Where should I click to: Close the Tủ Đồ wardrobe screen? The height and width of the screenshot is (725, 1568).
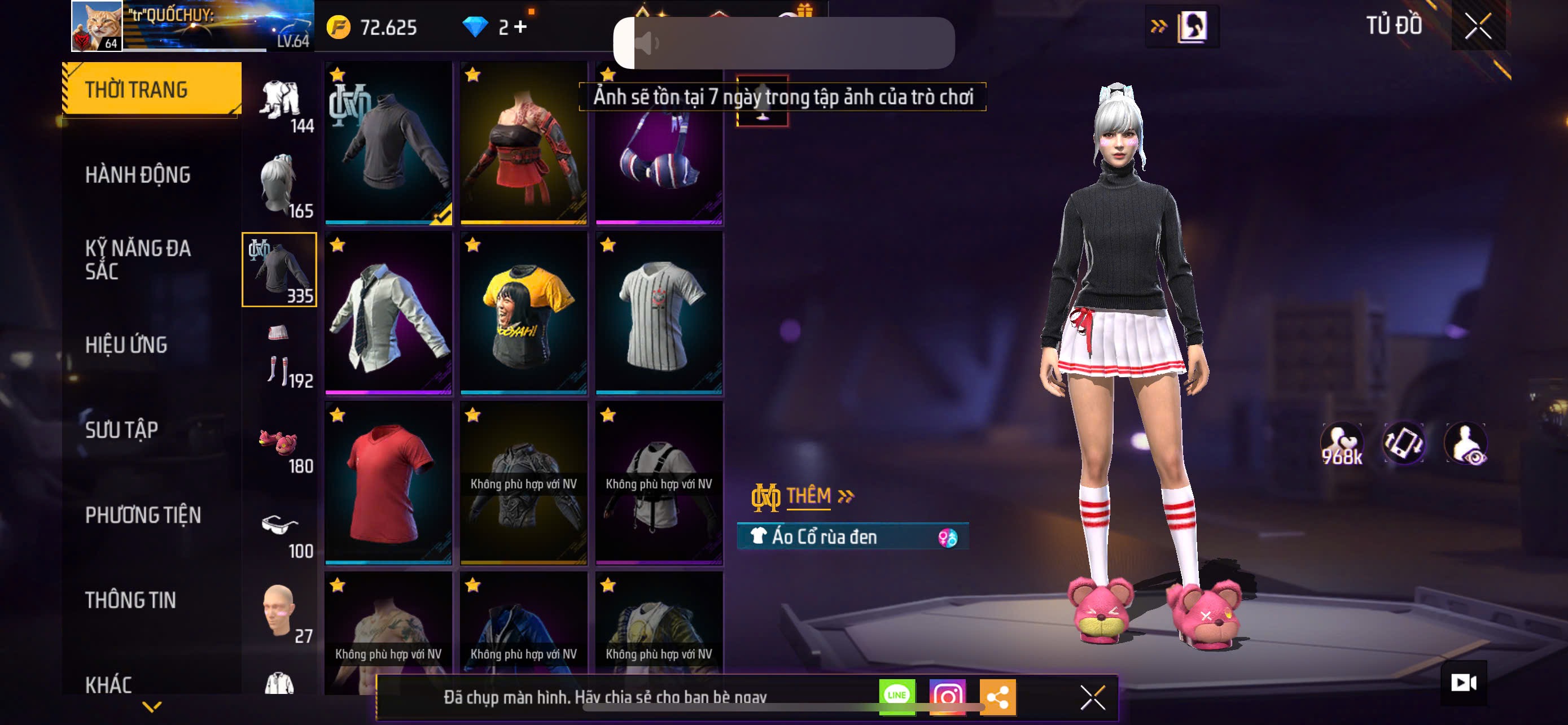(1477, 25)
